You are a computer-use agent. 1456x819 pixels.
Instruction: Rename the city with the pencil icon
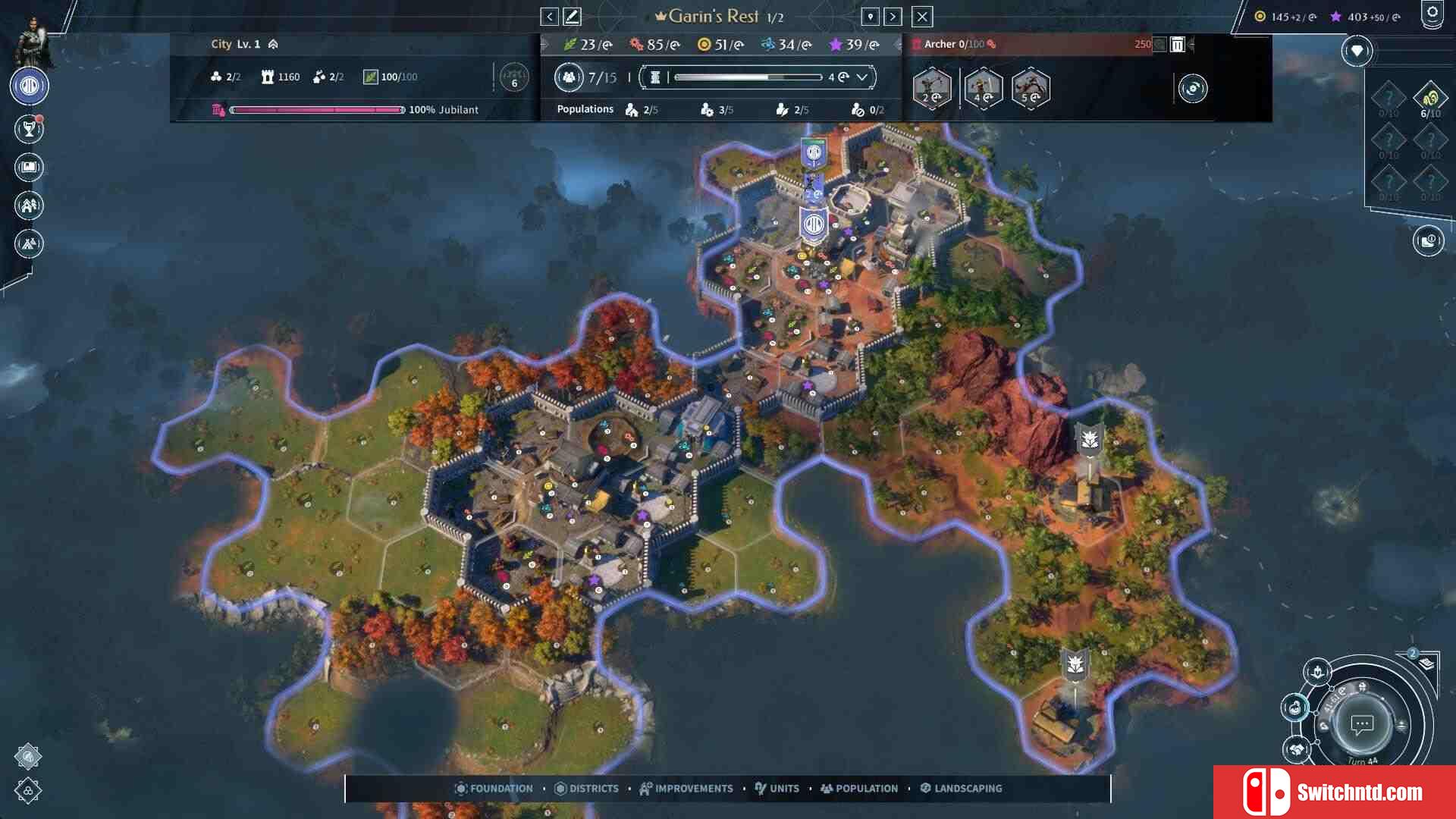coord(572,17)
